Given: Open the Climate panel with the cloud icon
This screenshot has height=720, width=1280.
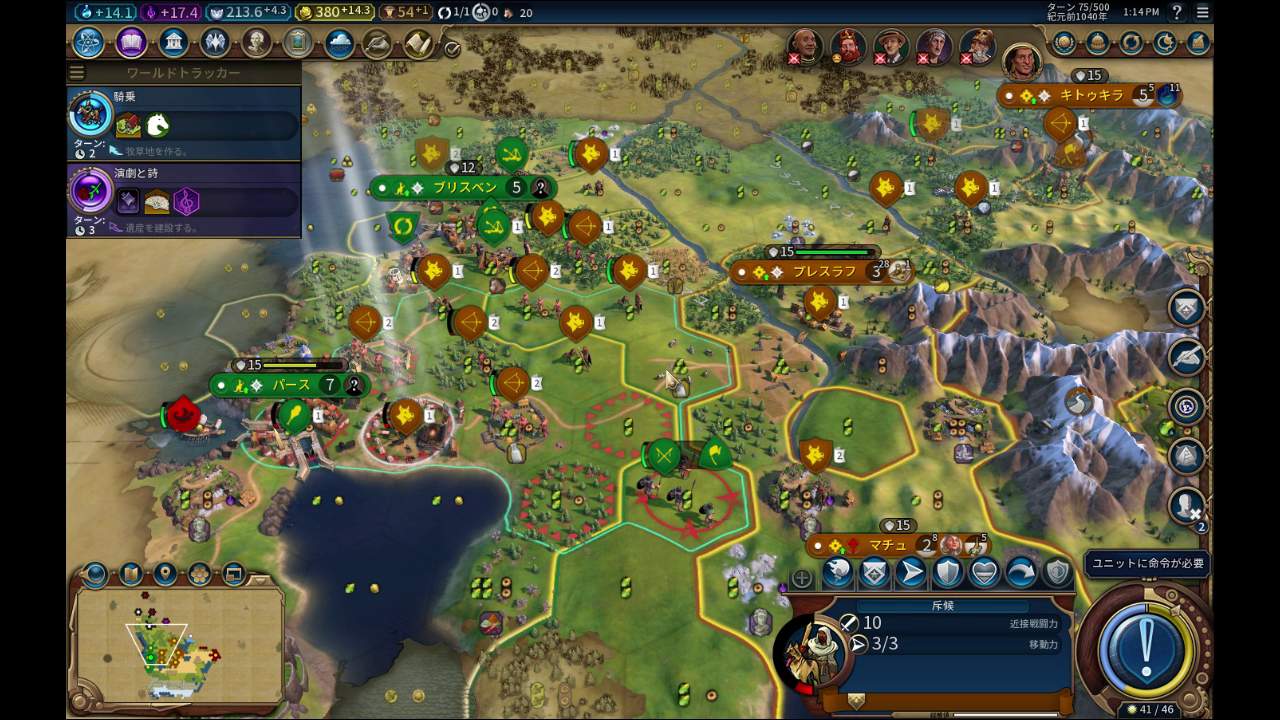Looking at the screenshot, I should [x=339, y=44].
